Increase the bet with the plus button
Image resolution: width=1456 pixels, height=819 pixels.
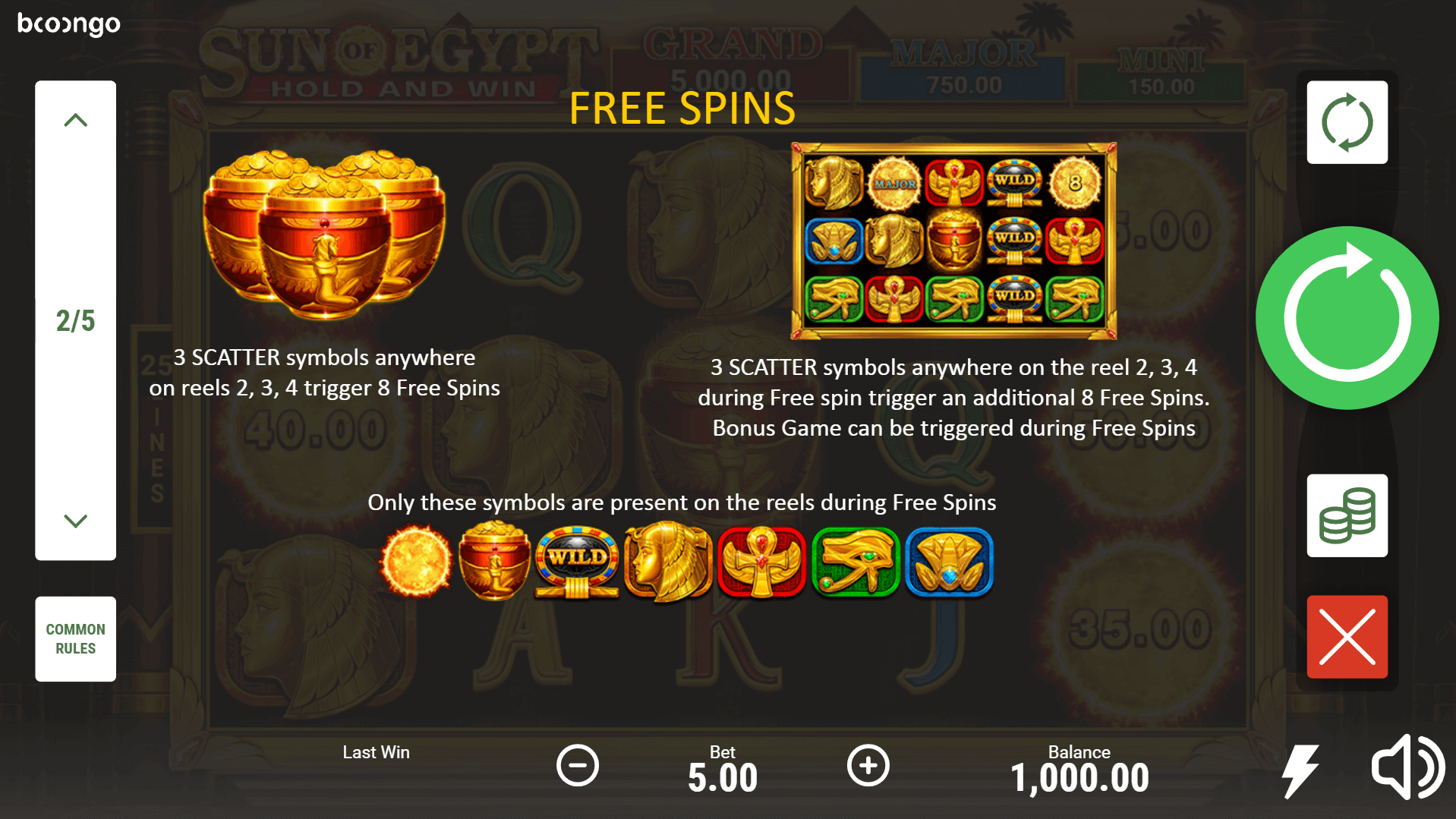tap(868, 765)
